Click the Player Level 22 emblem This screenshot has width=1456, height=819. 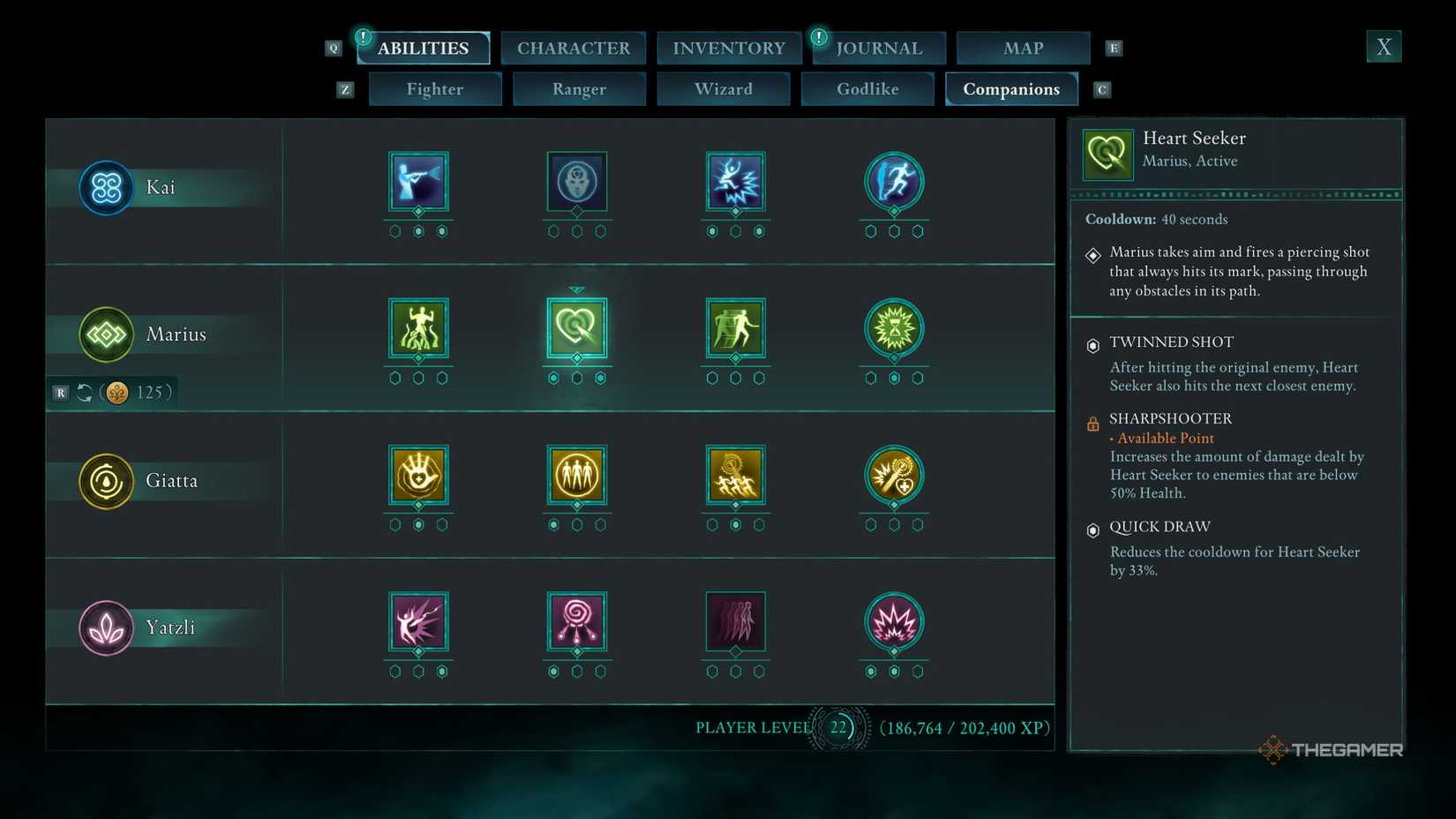(x=837, y=728)
